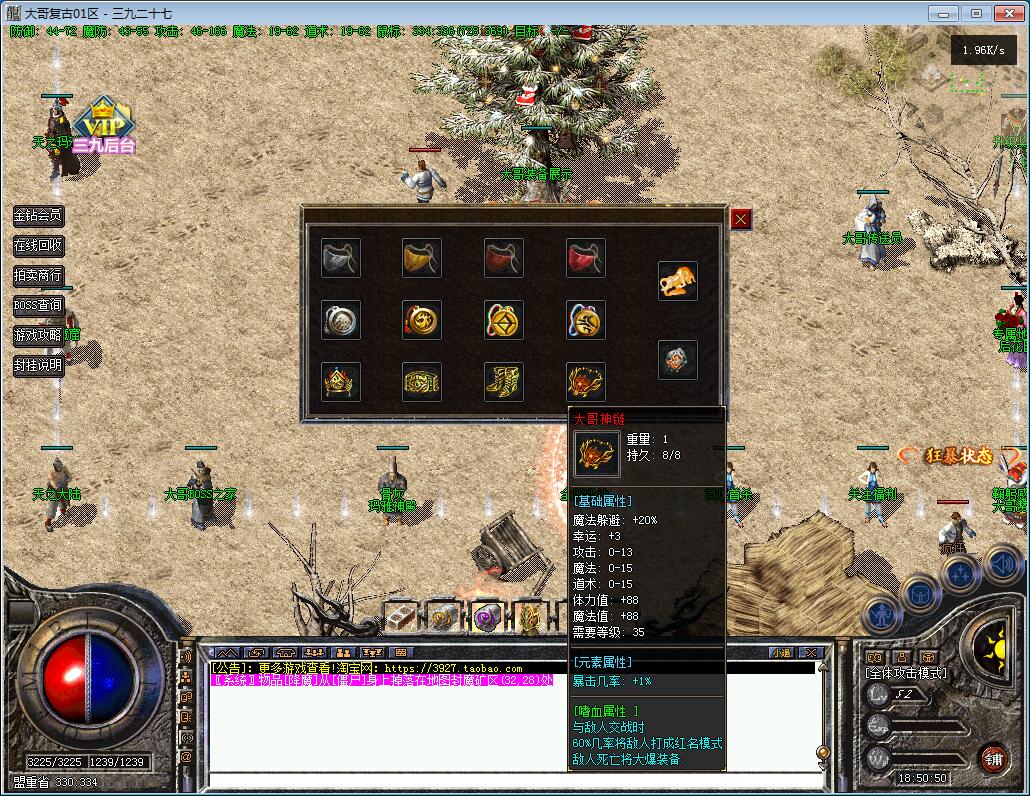Image resolution: width=1030 pixels, height=796 pixels.
Task: Select the golden belt item
Action: click(422, 381)
